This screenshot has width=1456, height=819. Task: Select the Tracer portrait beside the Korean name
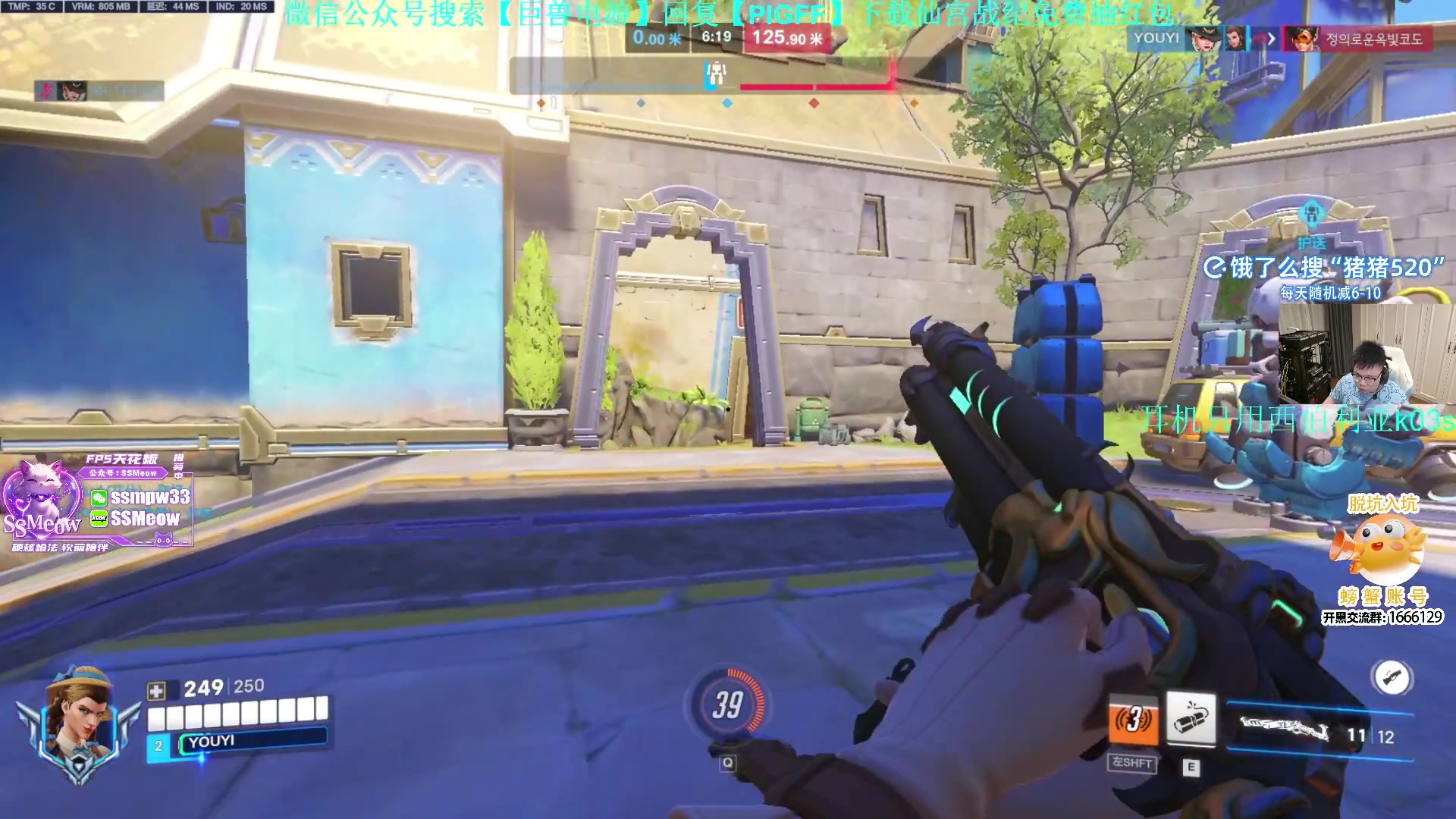click(x=1300, y=39)
